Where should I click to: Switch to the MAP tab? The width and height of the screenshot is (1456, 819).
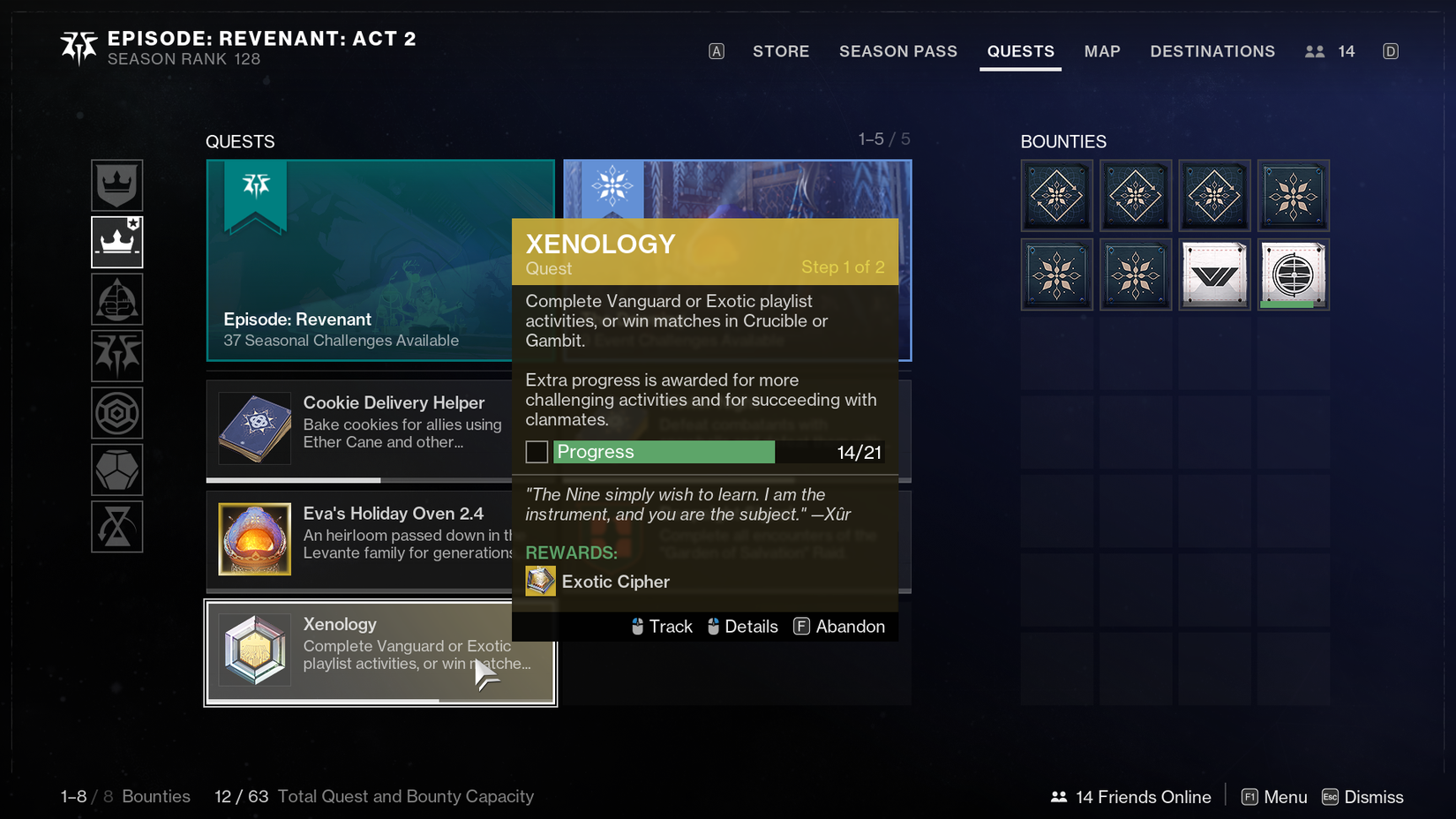pos(1102,51)
